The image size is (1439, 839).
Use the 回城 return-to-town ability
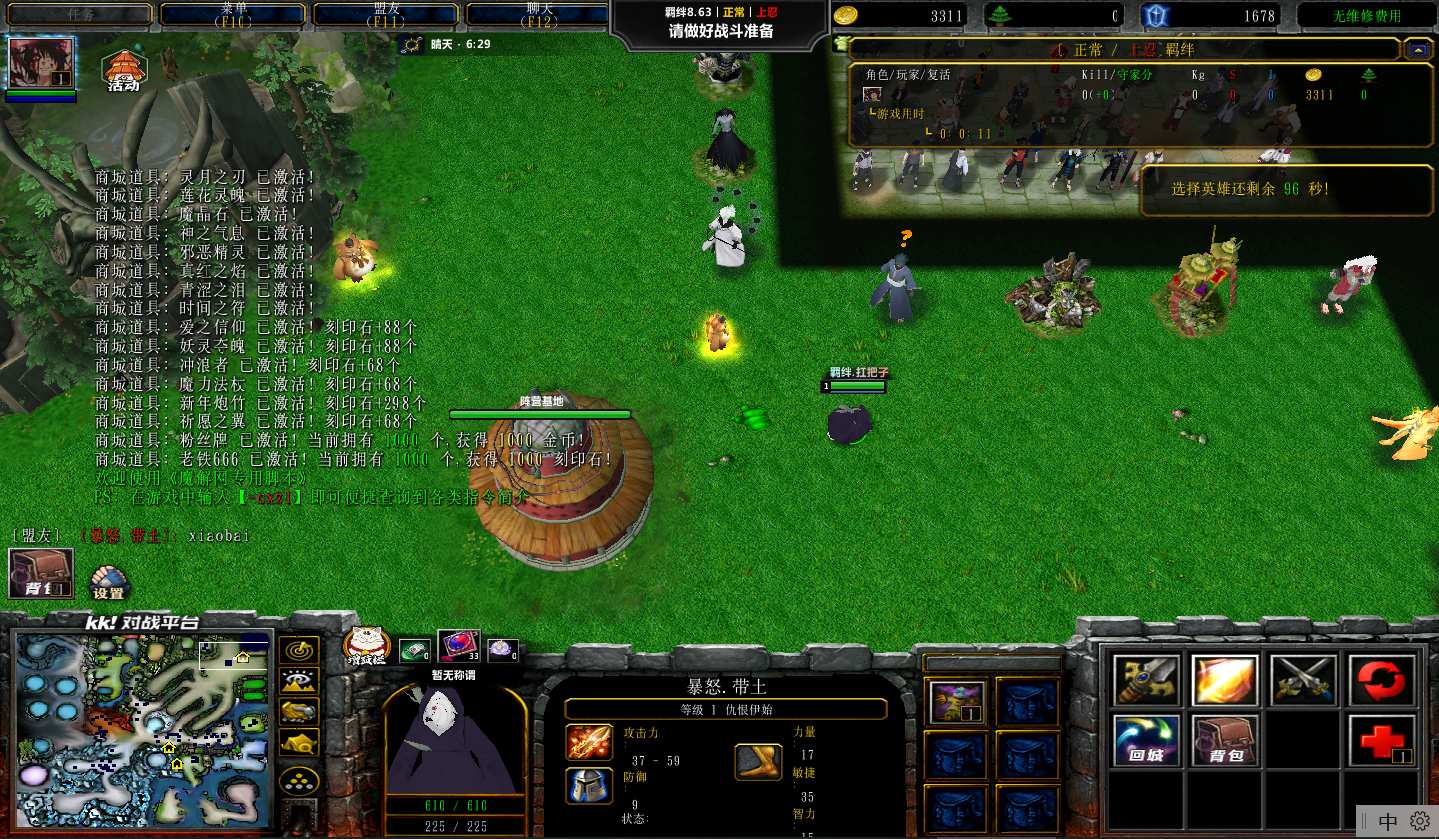click(x=1146, y=740)
